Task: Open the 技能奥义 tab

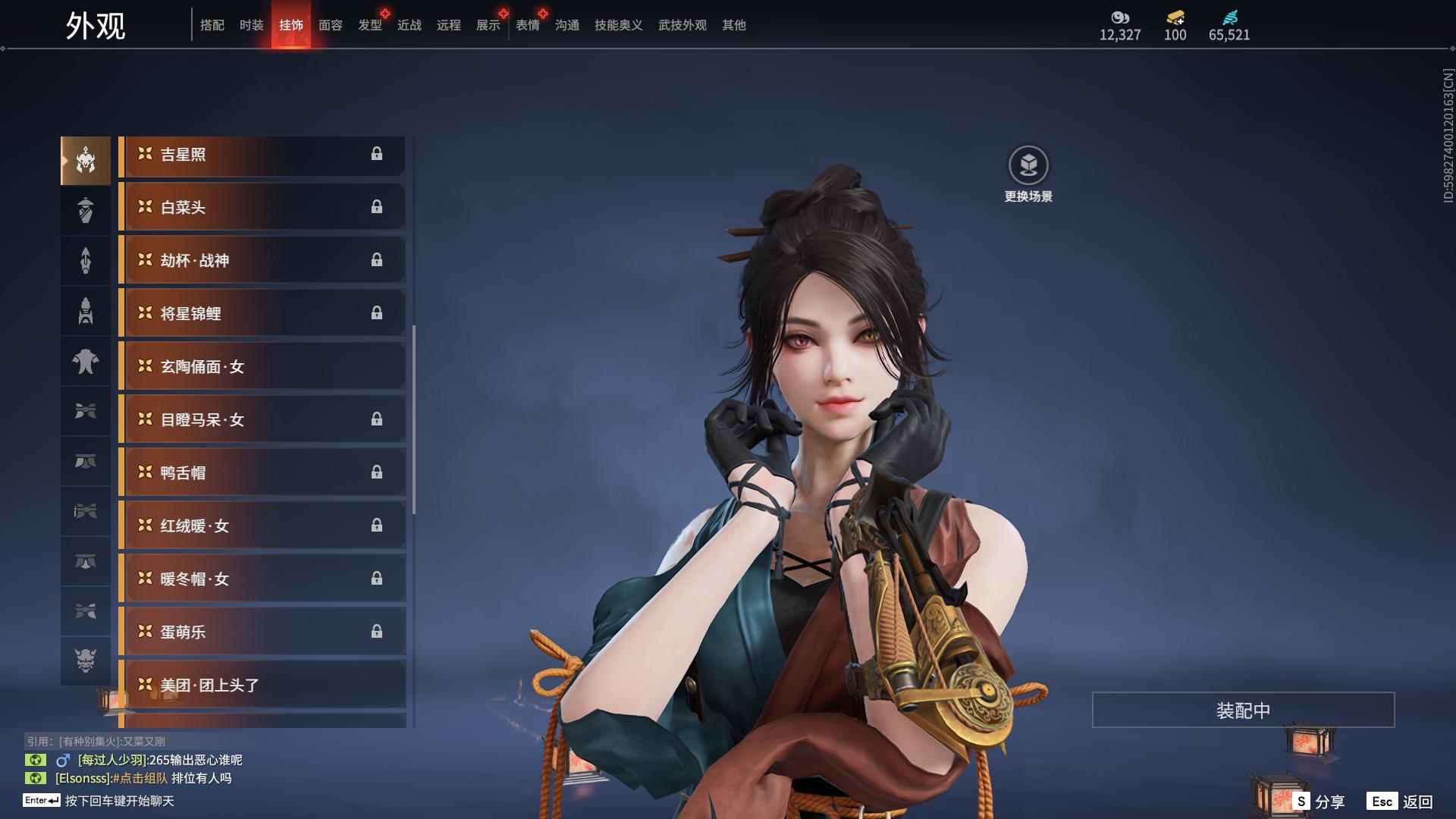Action: click(x=618, y=25)
